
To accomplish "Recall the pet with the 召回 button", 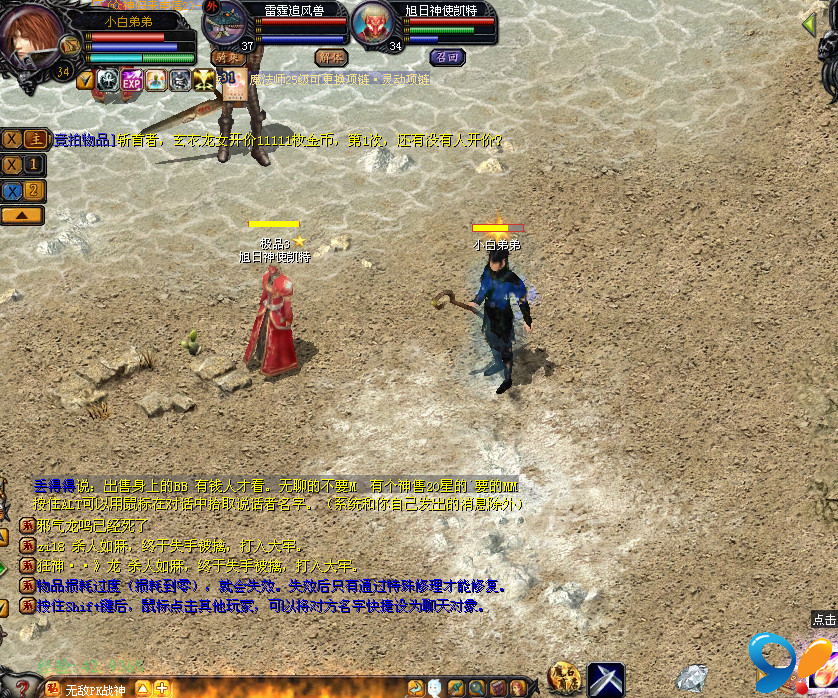I will click(447, 58).
